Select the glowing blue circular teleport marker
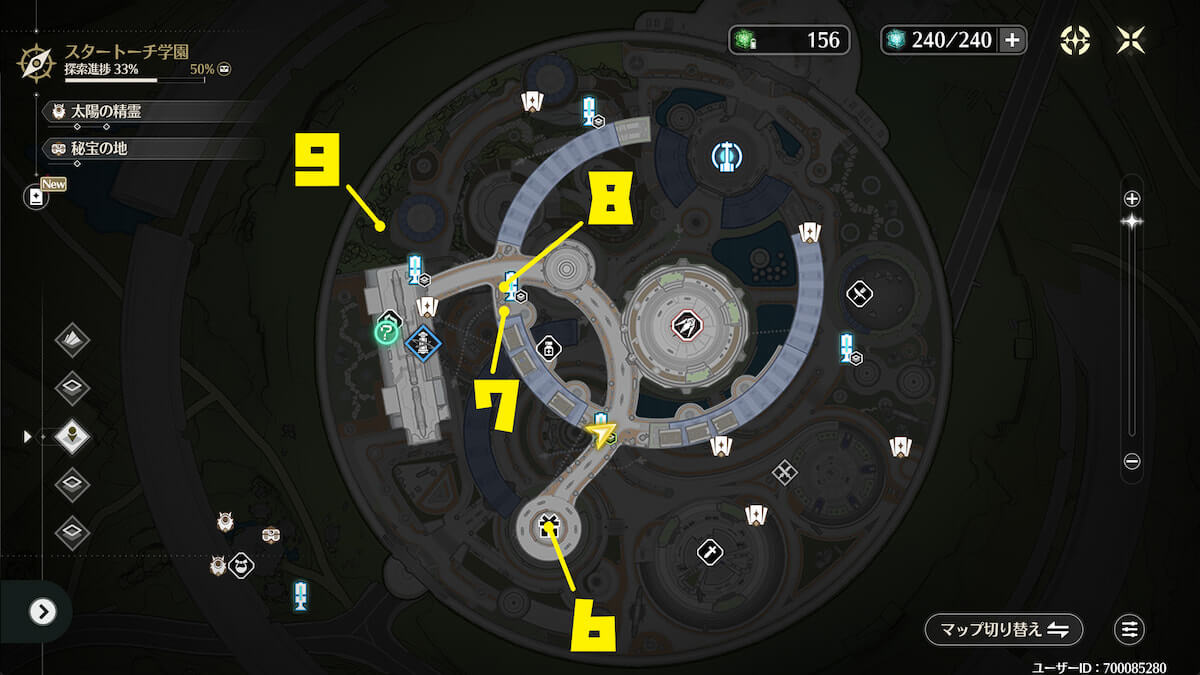This screenshot has height=675, width=1200. click(x=725, y=155)
